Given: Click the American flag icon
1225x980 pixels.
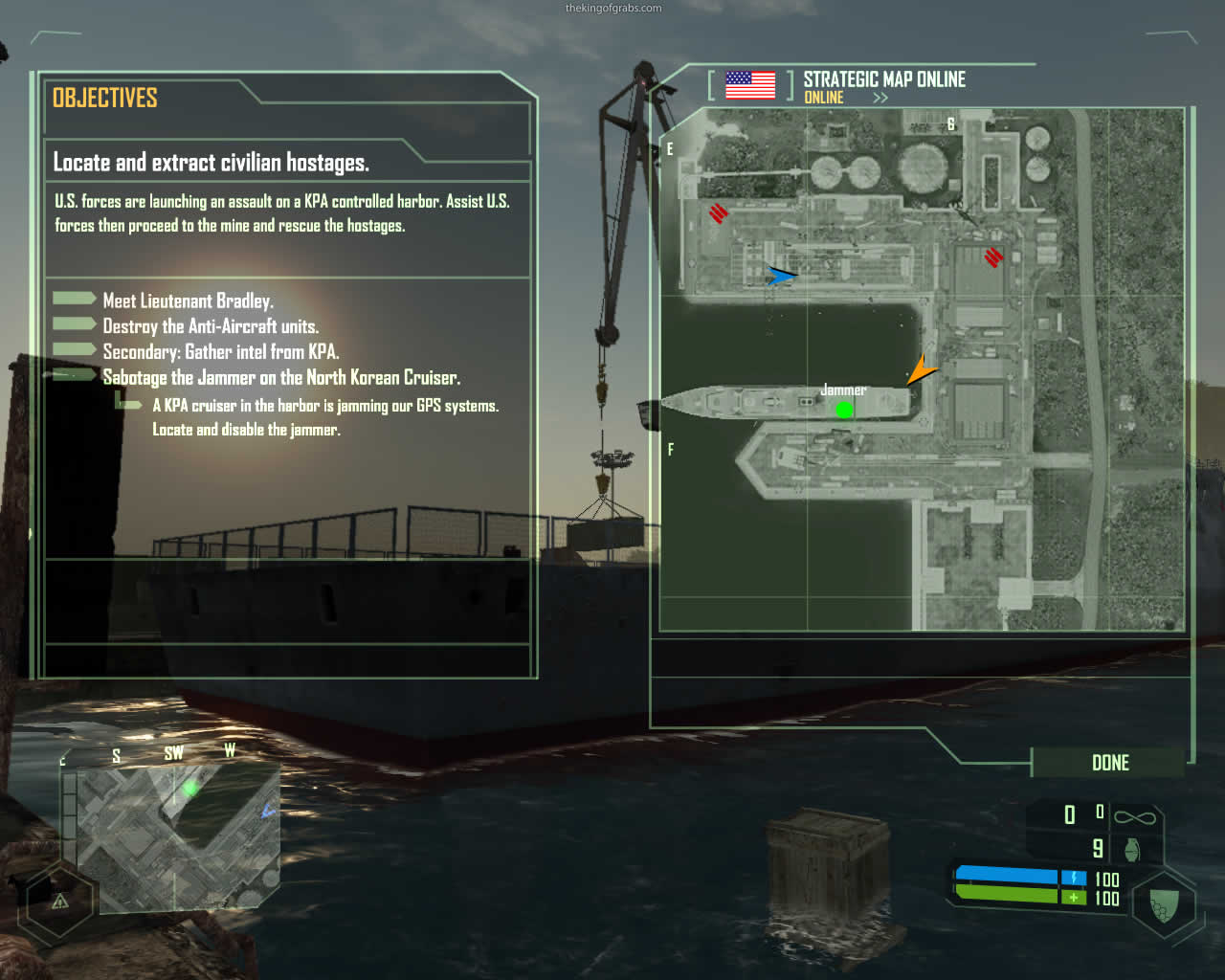Looking at the screenshot, I should (x=750, y=85).
